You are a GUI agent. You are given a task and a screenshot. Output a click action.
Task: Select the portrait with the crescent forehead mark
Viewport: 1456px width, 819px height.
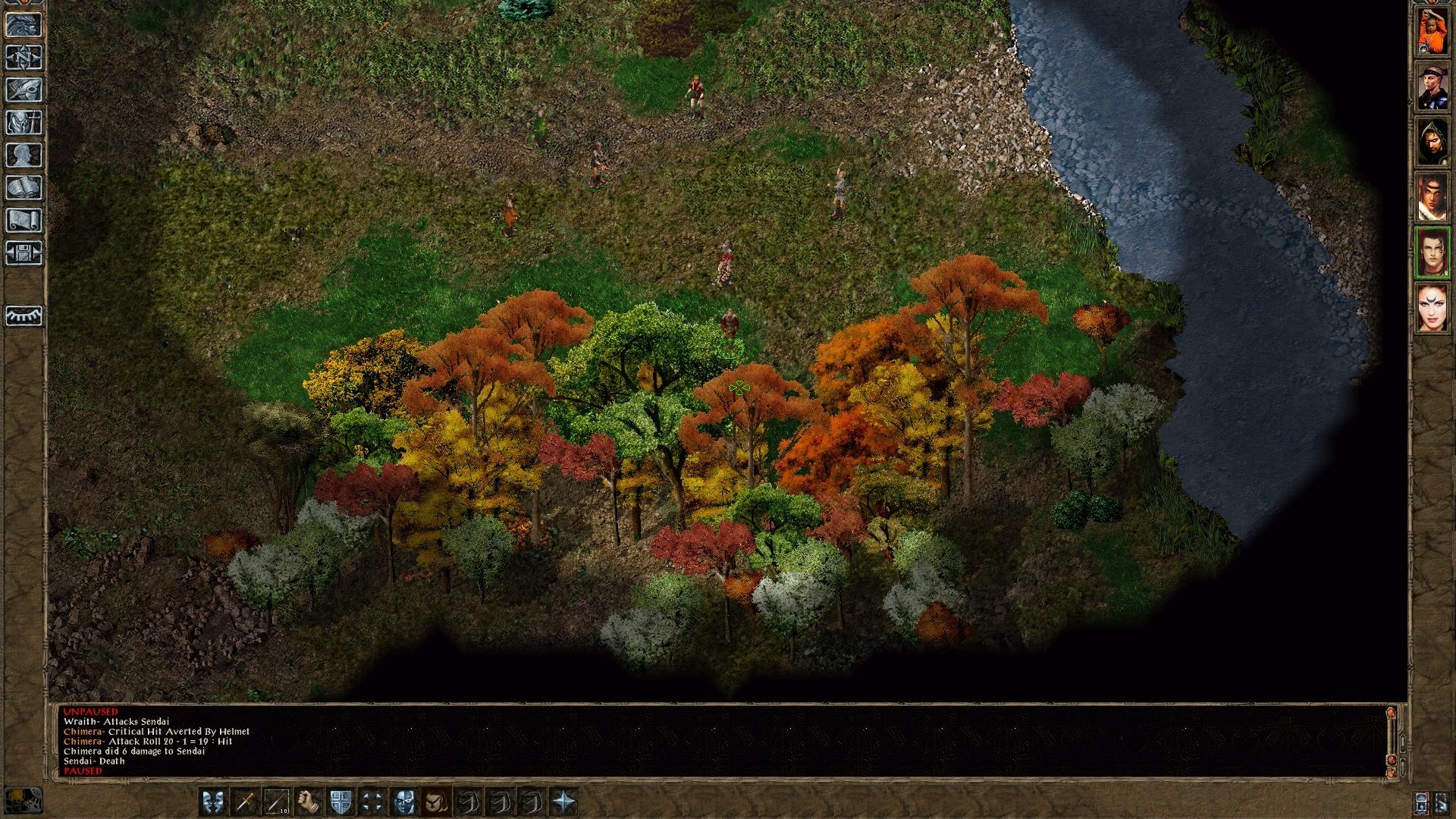pos(1432,308)
